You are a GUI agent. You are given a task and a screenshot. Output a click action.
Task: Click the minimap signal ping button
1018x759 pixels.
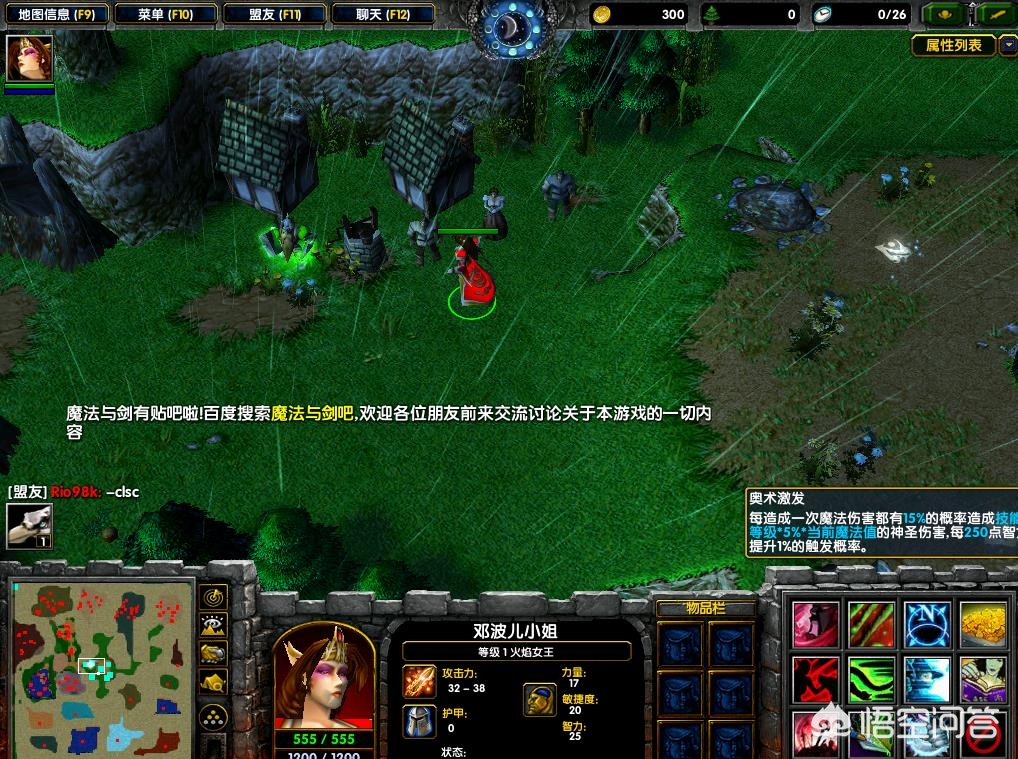[x=213, y=597]
